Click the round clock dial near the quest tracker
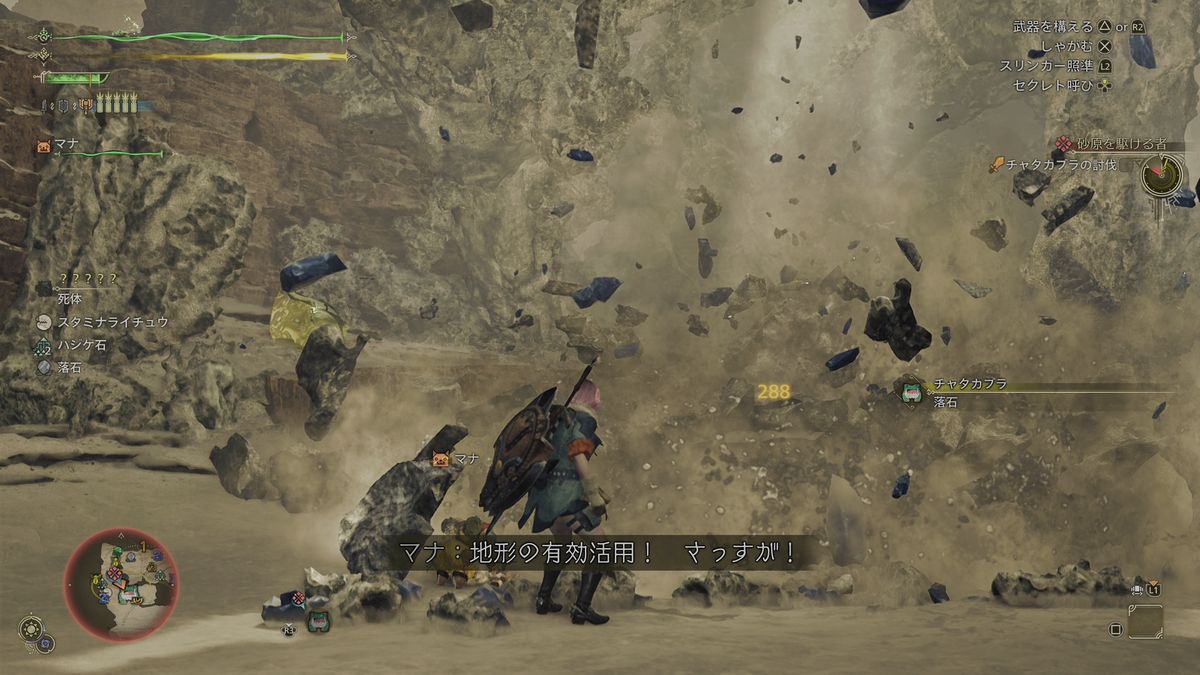The image size is (1200, 675). coord(1160,176)
